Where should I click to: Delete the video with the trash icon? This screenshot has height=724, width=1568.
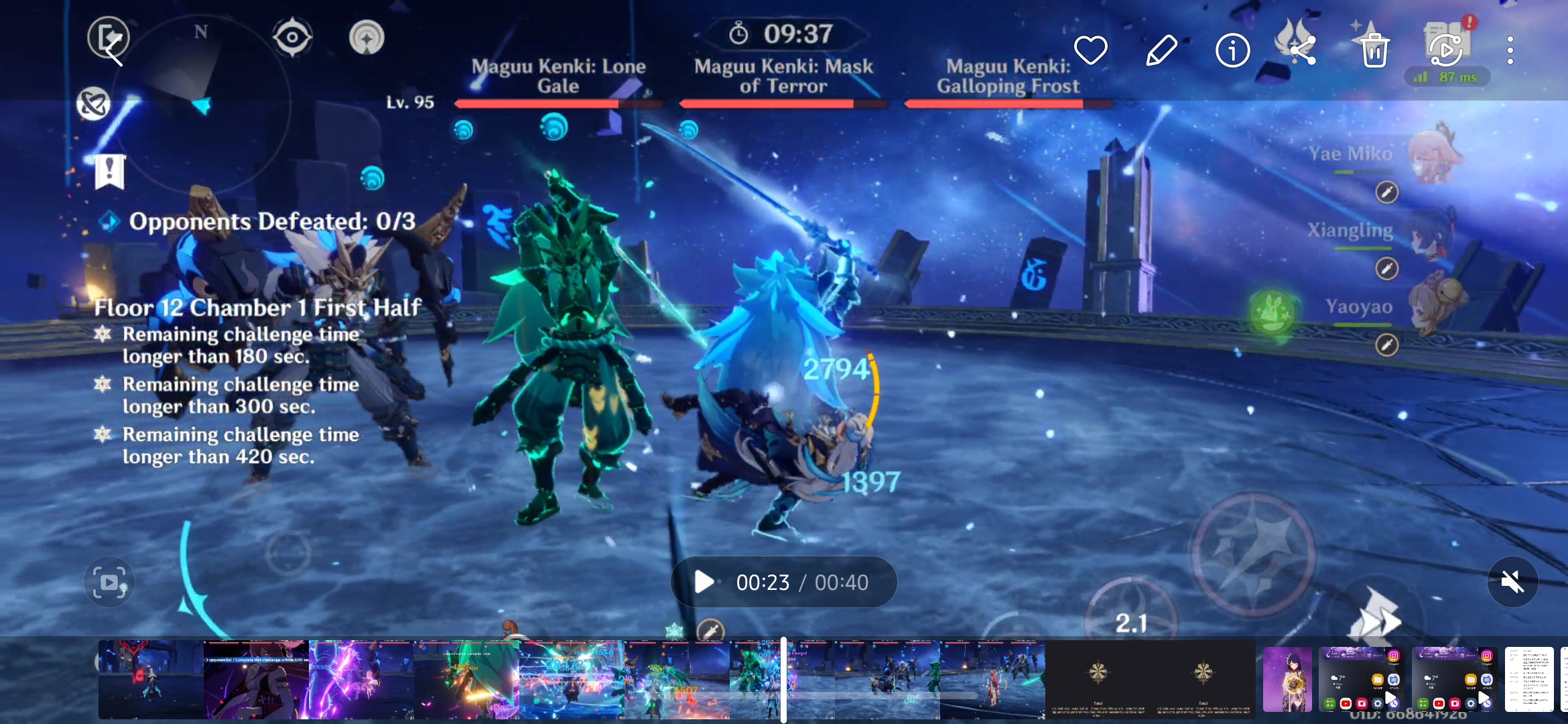click(1374, 50)
